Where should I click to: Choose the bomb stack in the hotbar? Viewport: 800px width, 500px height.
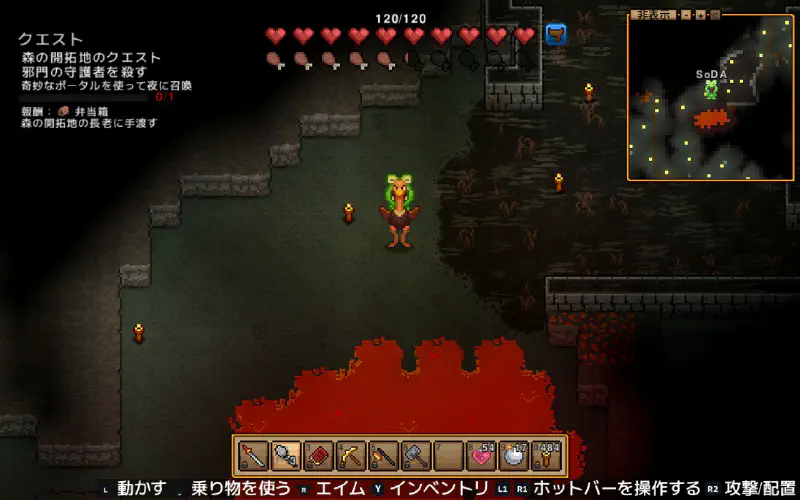(x=513, y=456)
